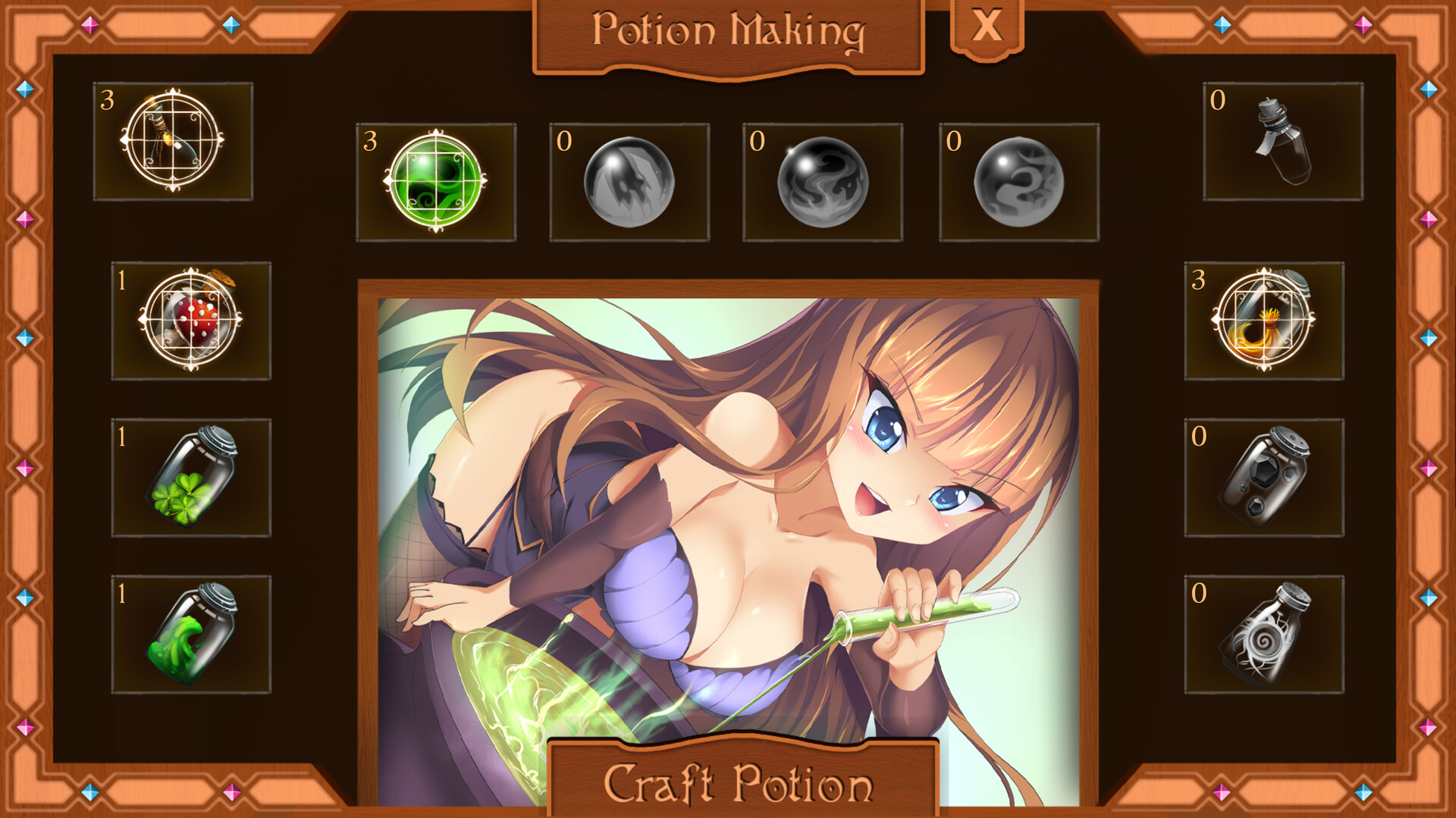1456x818 pixels.
Task: Click the Potion Making title banner
Action: (729, 30)
